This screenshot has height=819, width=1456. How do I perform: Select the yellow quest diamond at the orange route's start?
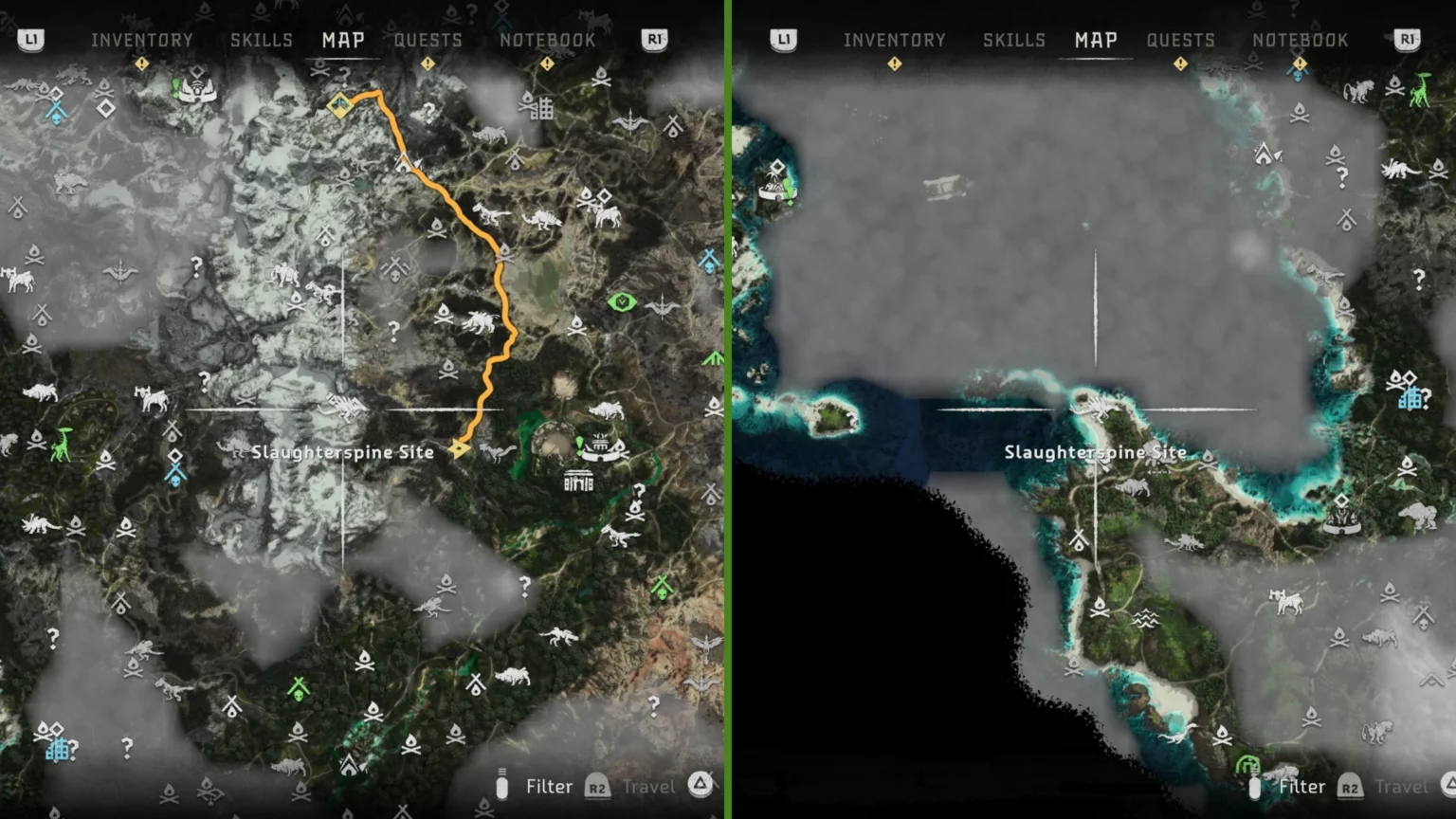(x=340, y=104)
